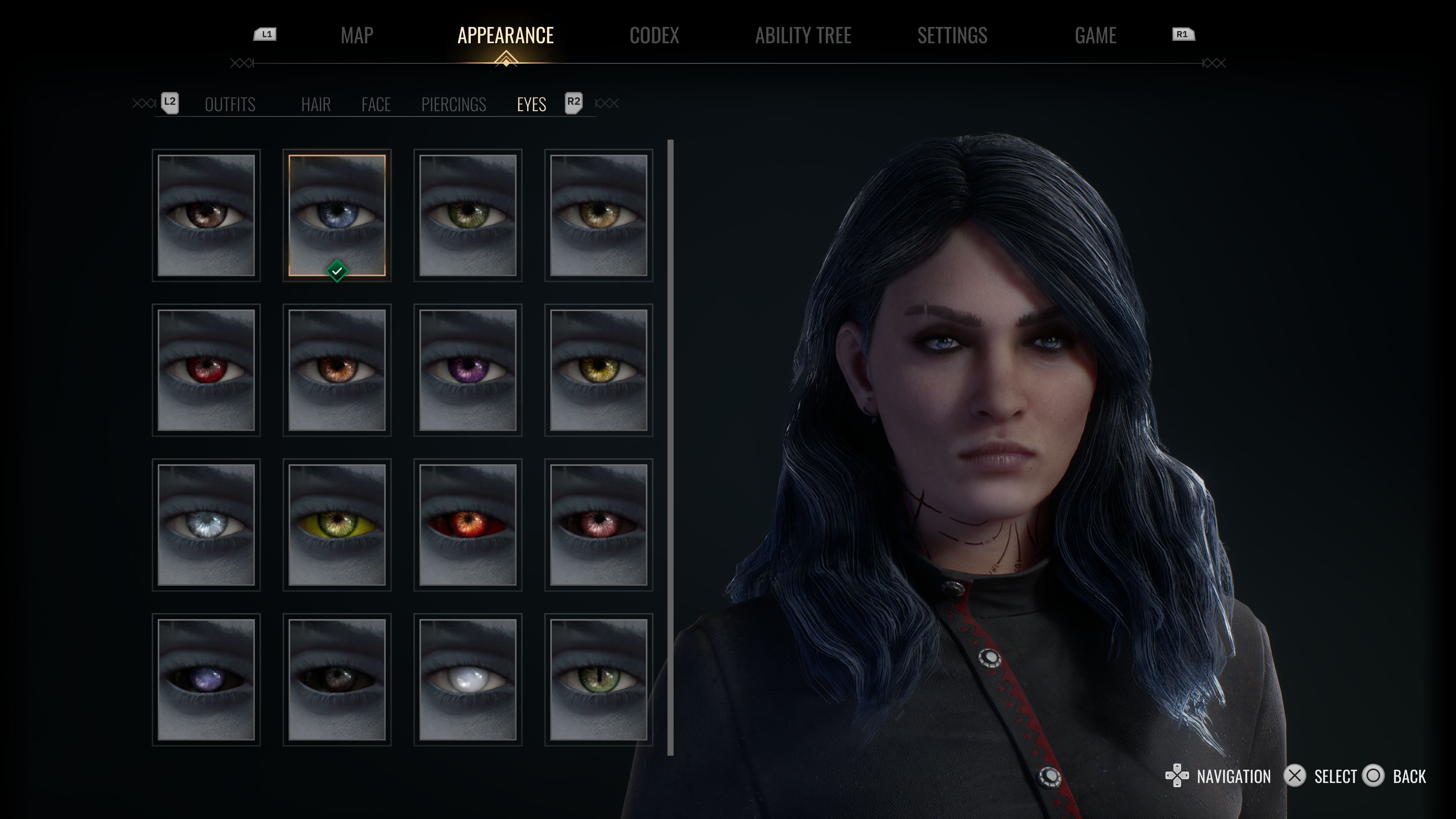
Task: Pick the pale silver-white iris eye
Action: click(x=206, y=525)
